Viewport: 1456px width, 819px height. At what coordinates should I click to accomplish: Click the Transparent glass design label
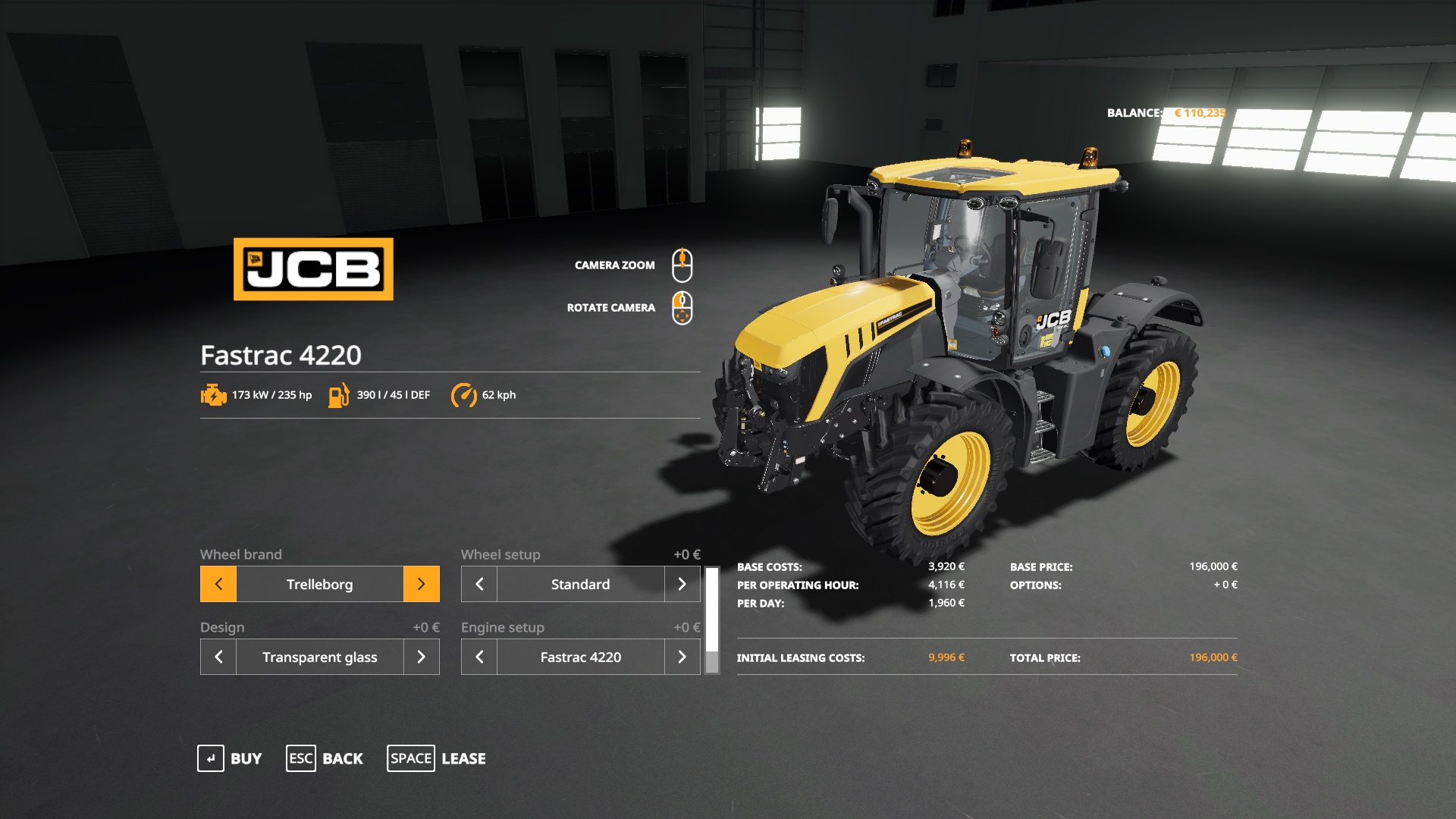pyautogui.click(x=319, y=657)
